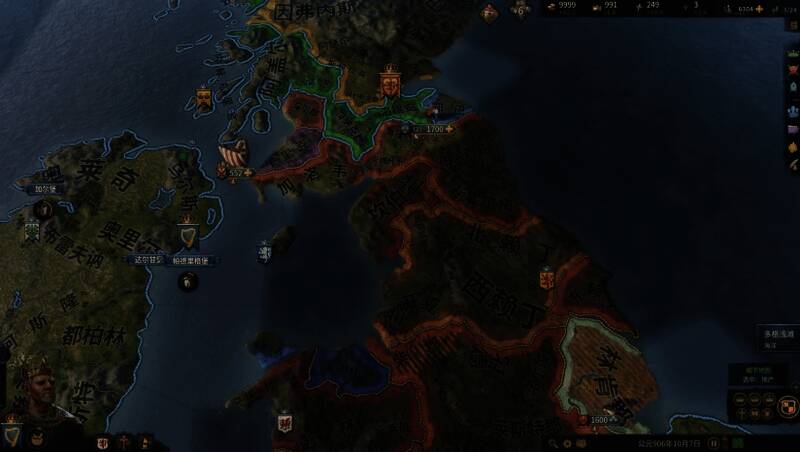Image resolution: width=800 pixels, height=452 pixels.
Task: Open the cross icon on bottom bar
Action: pos(124,441)
